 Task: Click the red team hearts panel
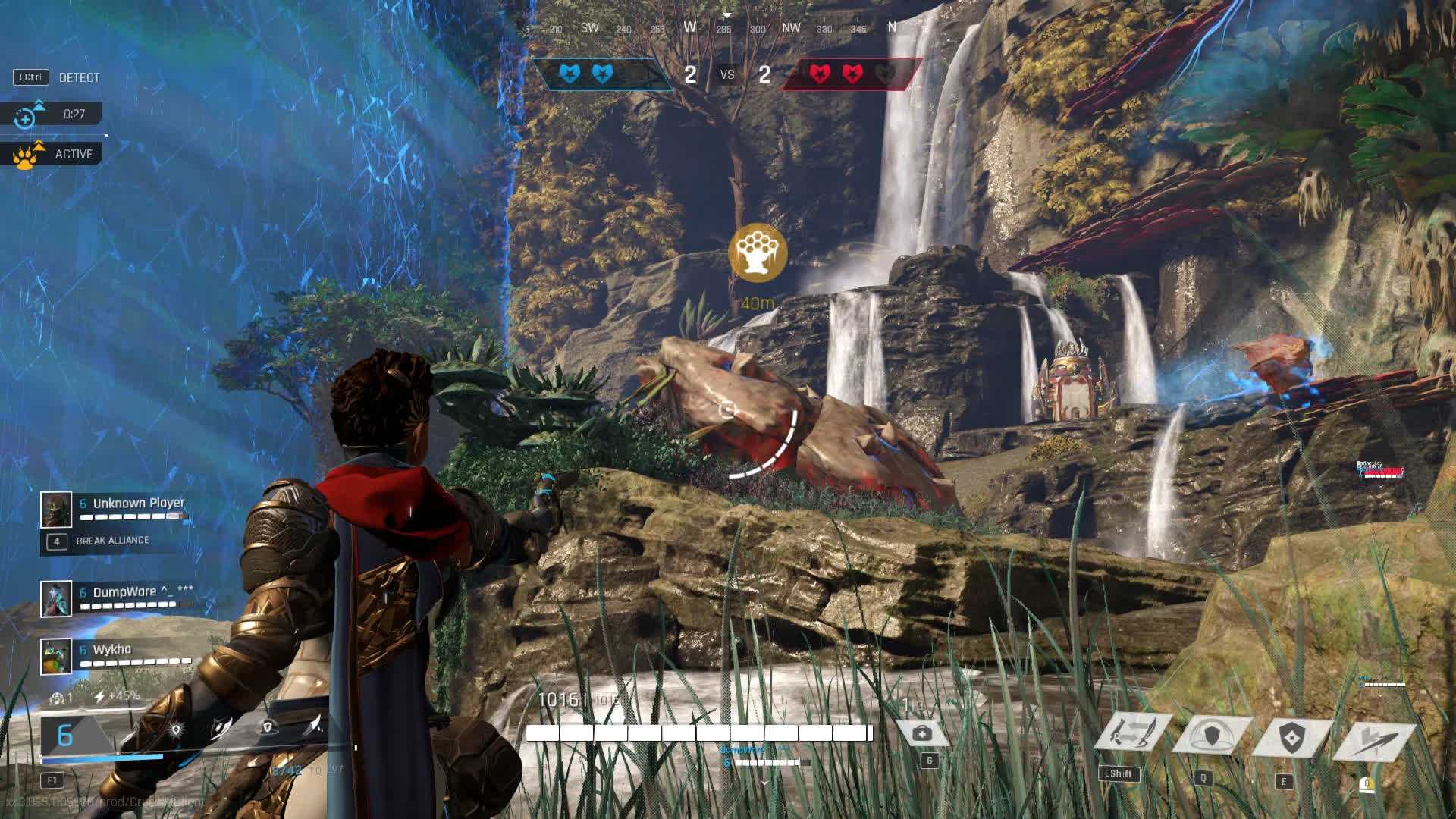point(852,74)
